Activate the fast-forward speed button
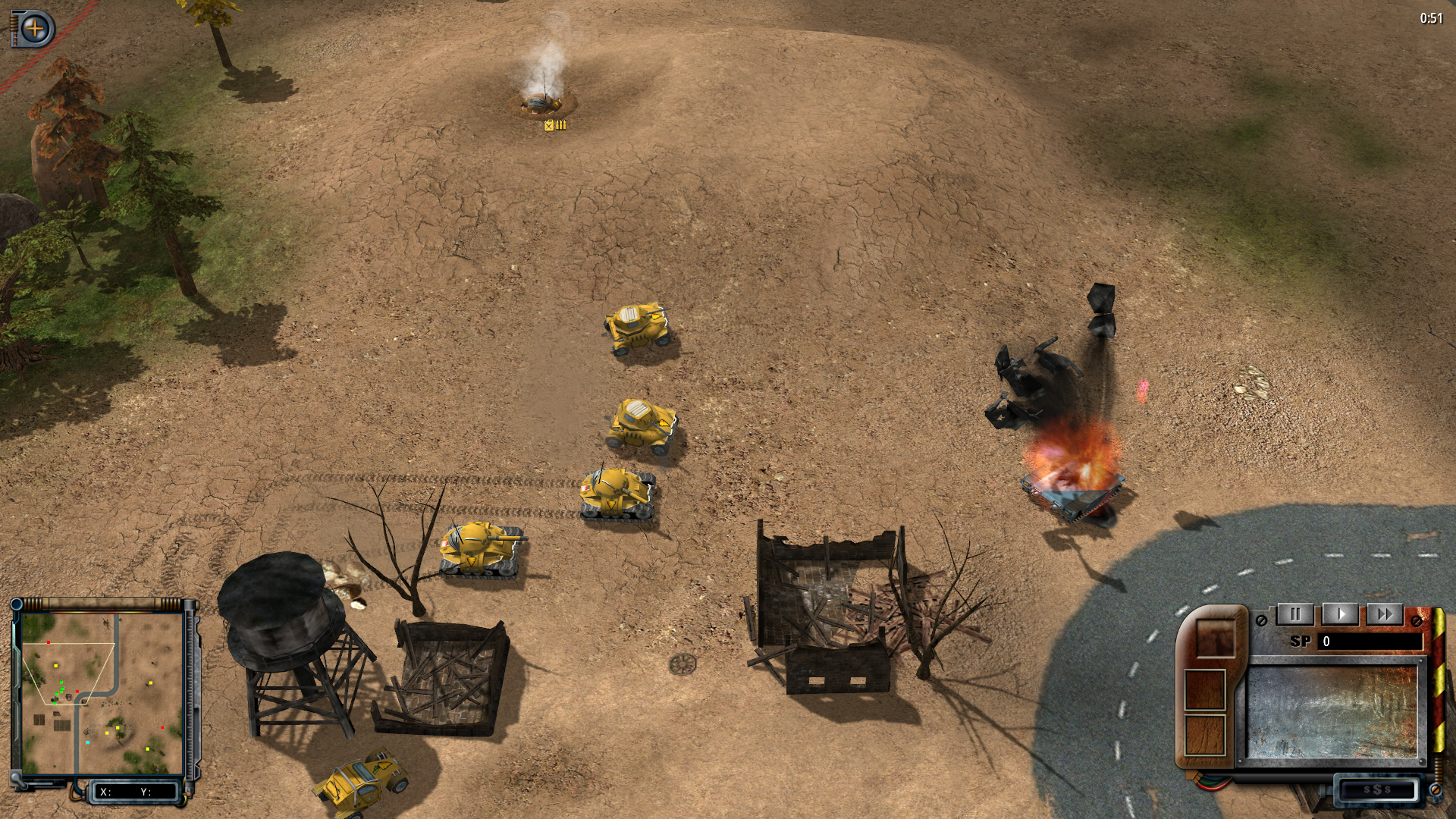The image size is (1456, 819). click(1385, 614)
